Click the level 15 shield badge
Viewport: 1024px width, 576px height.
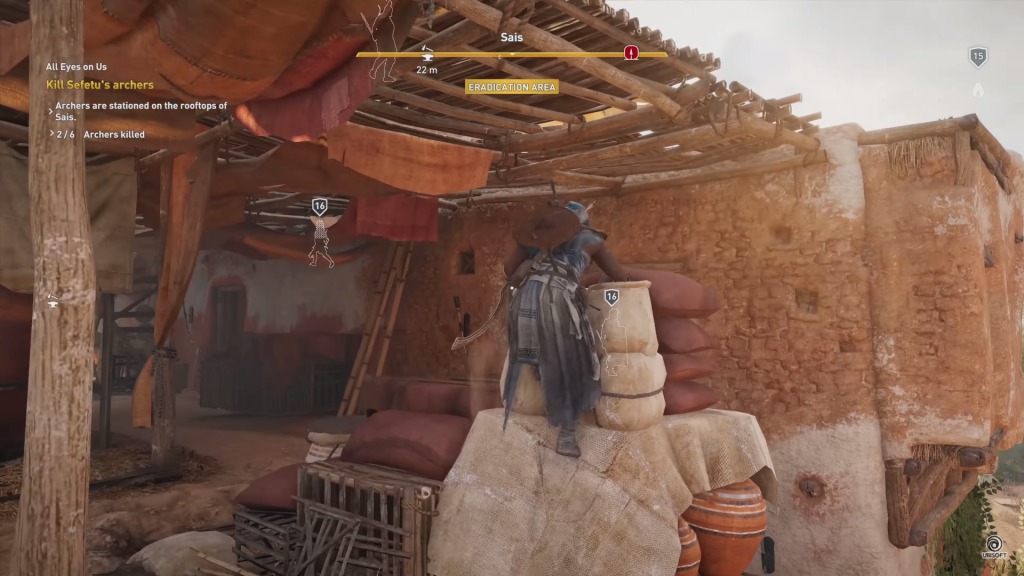pos(978,57)
